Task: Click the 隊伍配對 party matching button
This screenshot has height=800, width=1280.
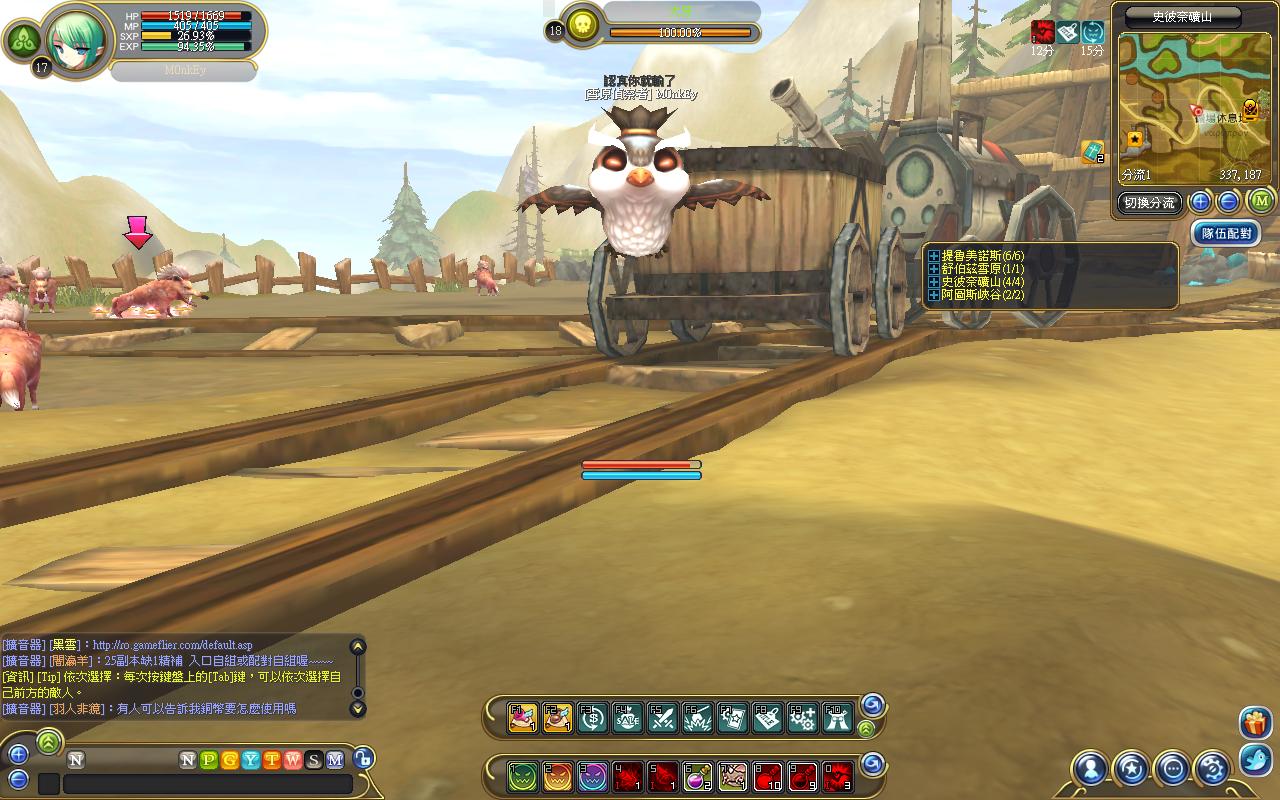Action: 1226,234
